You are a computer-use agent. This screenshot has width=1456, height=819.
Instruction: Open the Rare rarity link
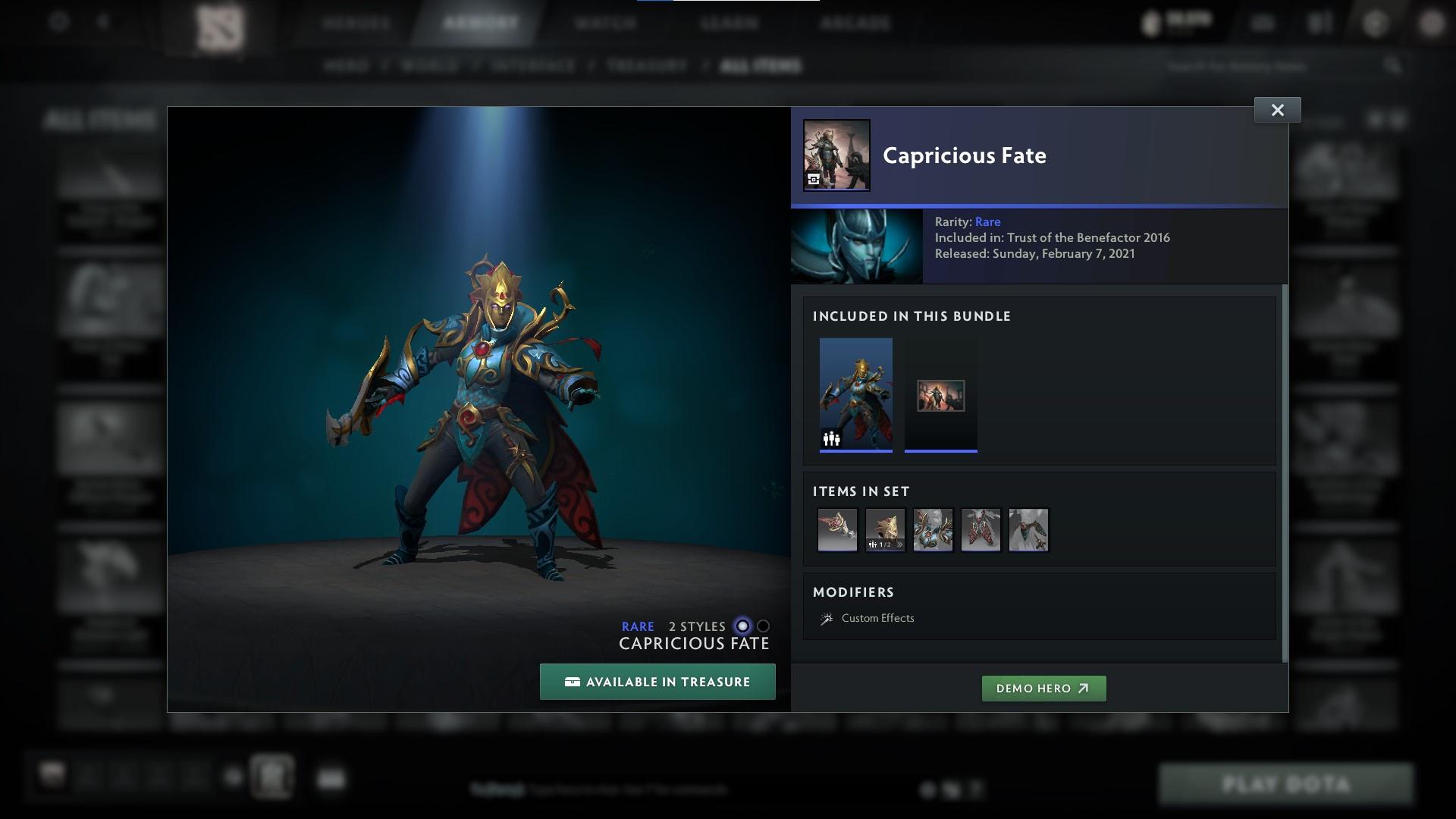pos(988,221)
